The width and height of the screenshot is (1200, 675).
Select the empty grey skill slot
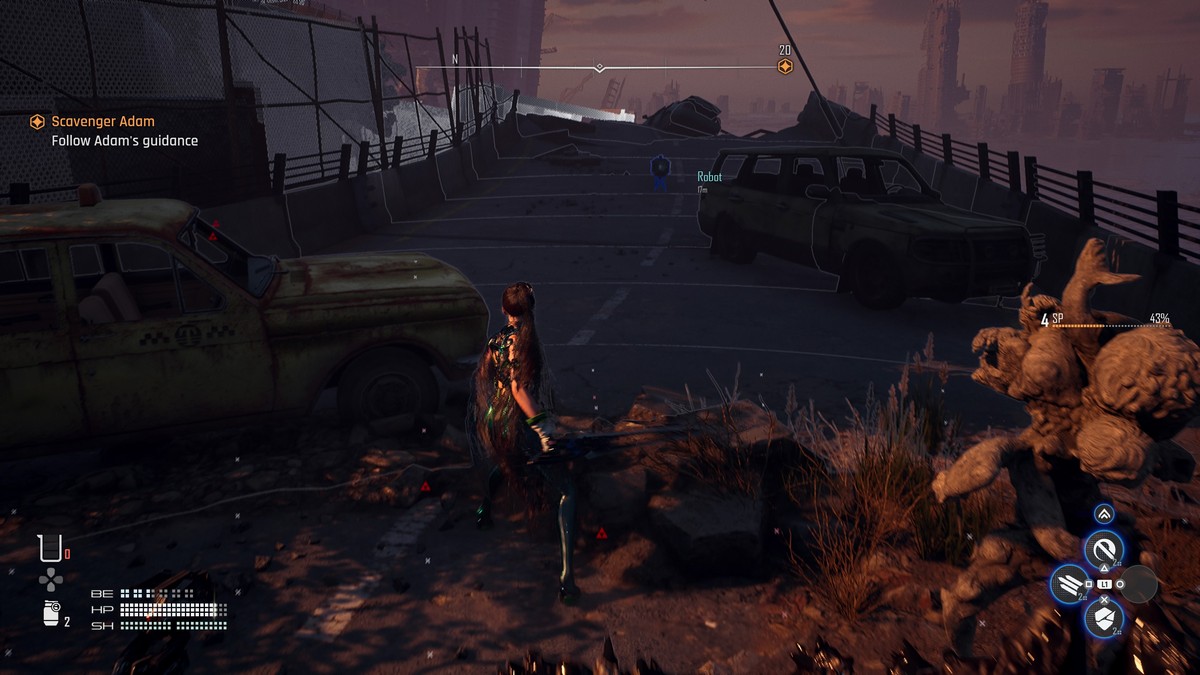[x=1139, y=584]
